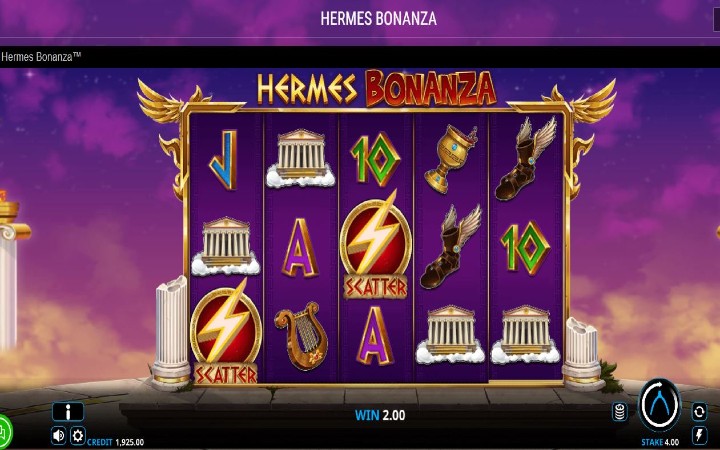Spin the reels with the round spin button
Image resolution: width=720 pixels, height=450 pixels.
[x=659, y=405]
